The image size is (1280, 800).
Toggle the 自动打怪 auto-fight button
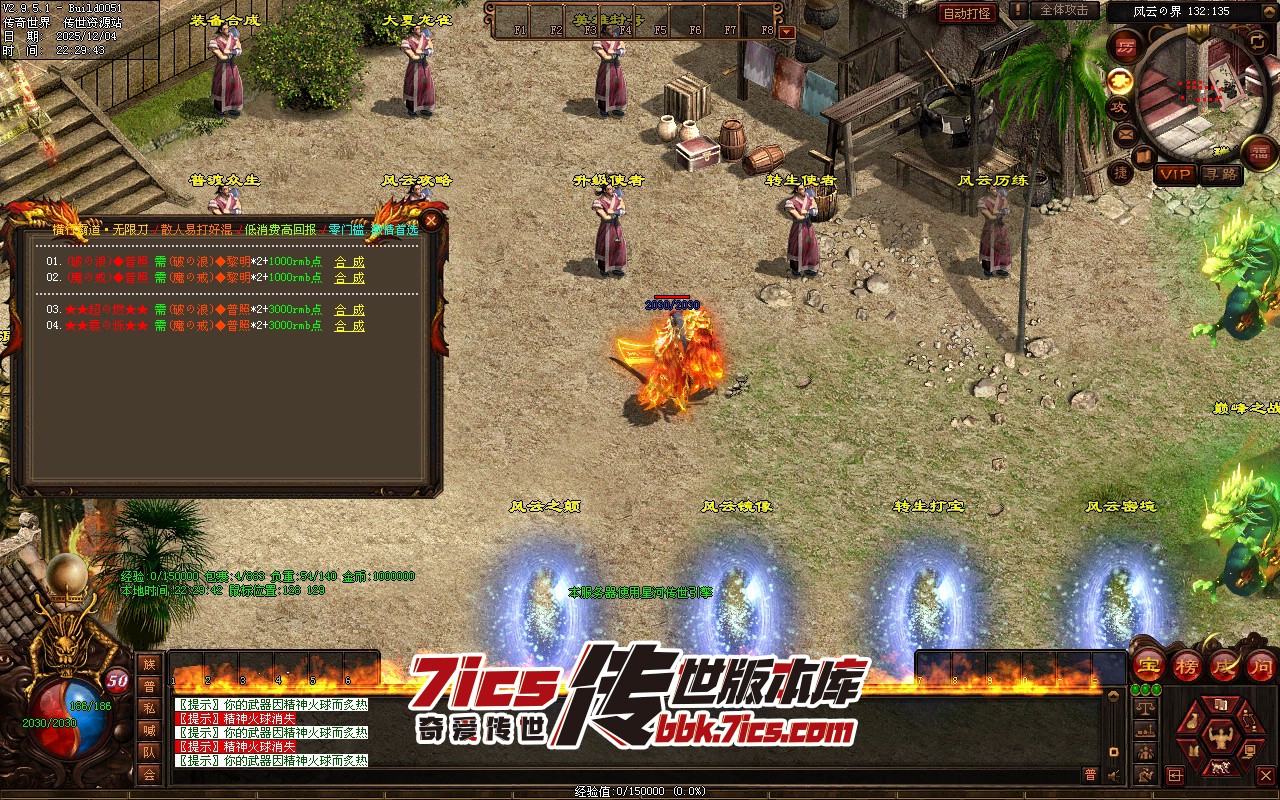(967, 13)
